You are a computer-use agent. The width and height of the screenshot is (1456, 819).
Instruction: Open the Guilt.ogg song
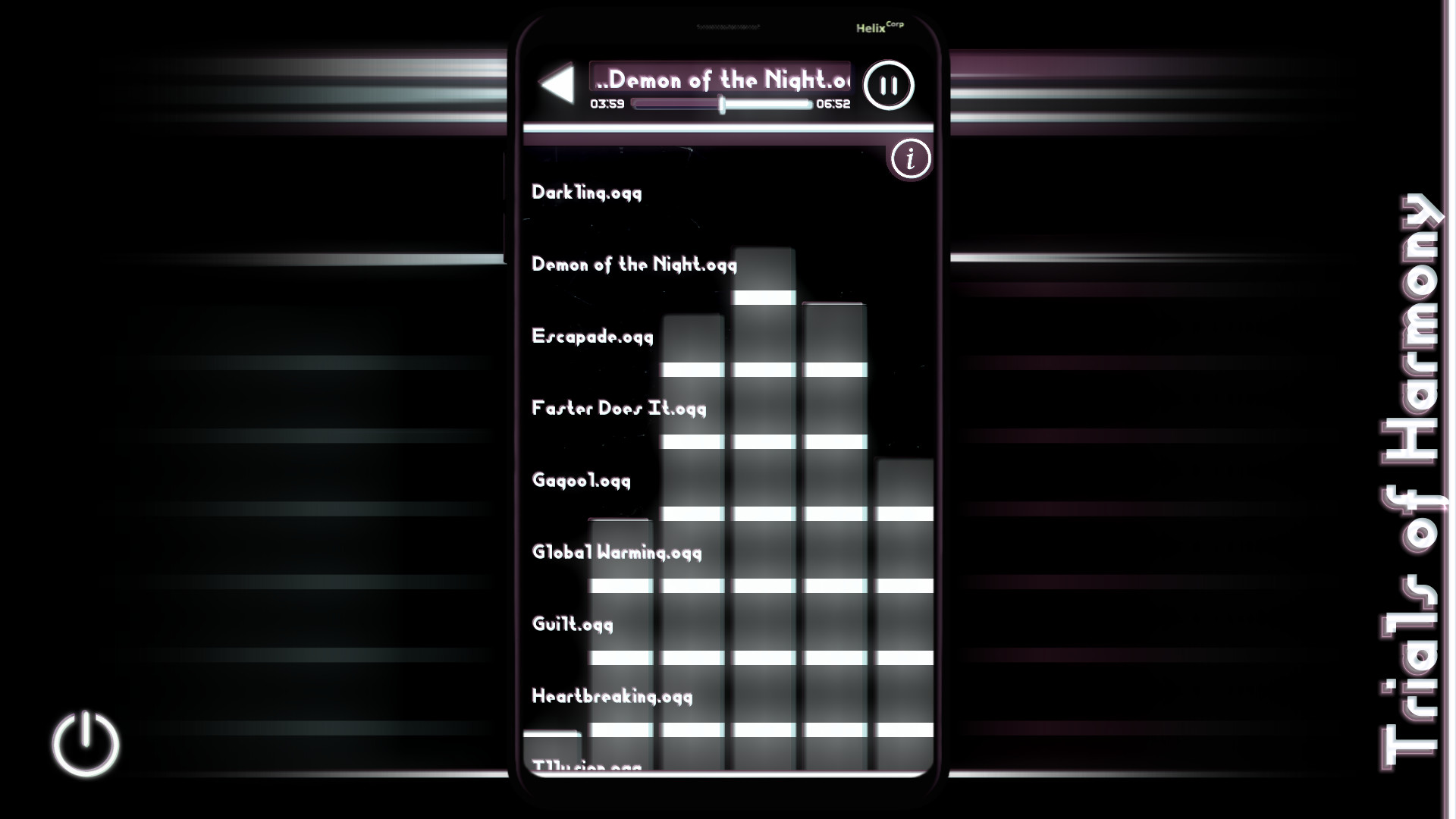[x=571, y=624]
